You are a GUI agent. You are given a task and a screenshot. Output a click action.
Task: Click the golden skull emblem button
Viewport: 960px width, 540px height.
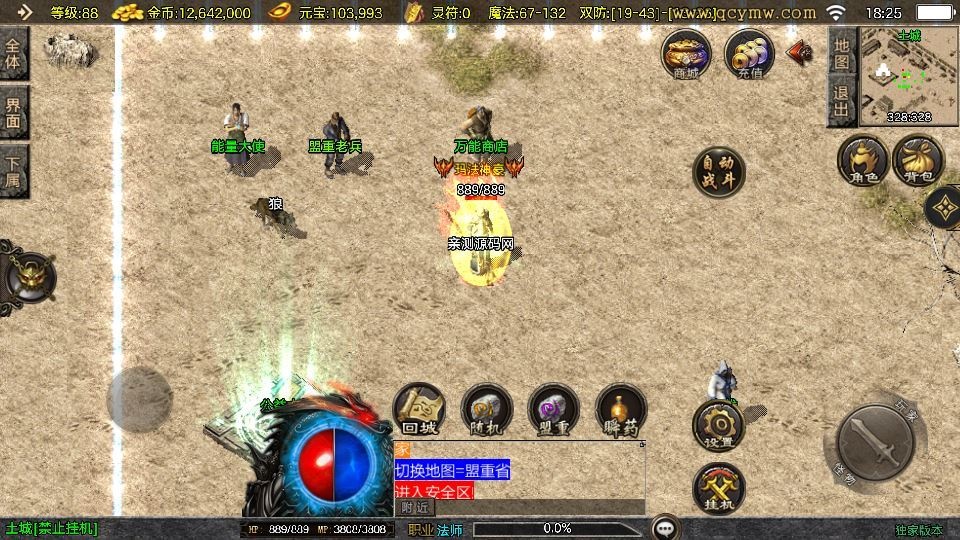(x=29, y=276)
